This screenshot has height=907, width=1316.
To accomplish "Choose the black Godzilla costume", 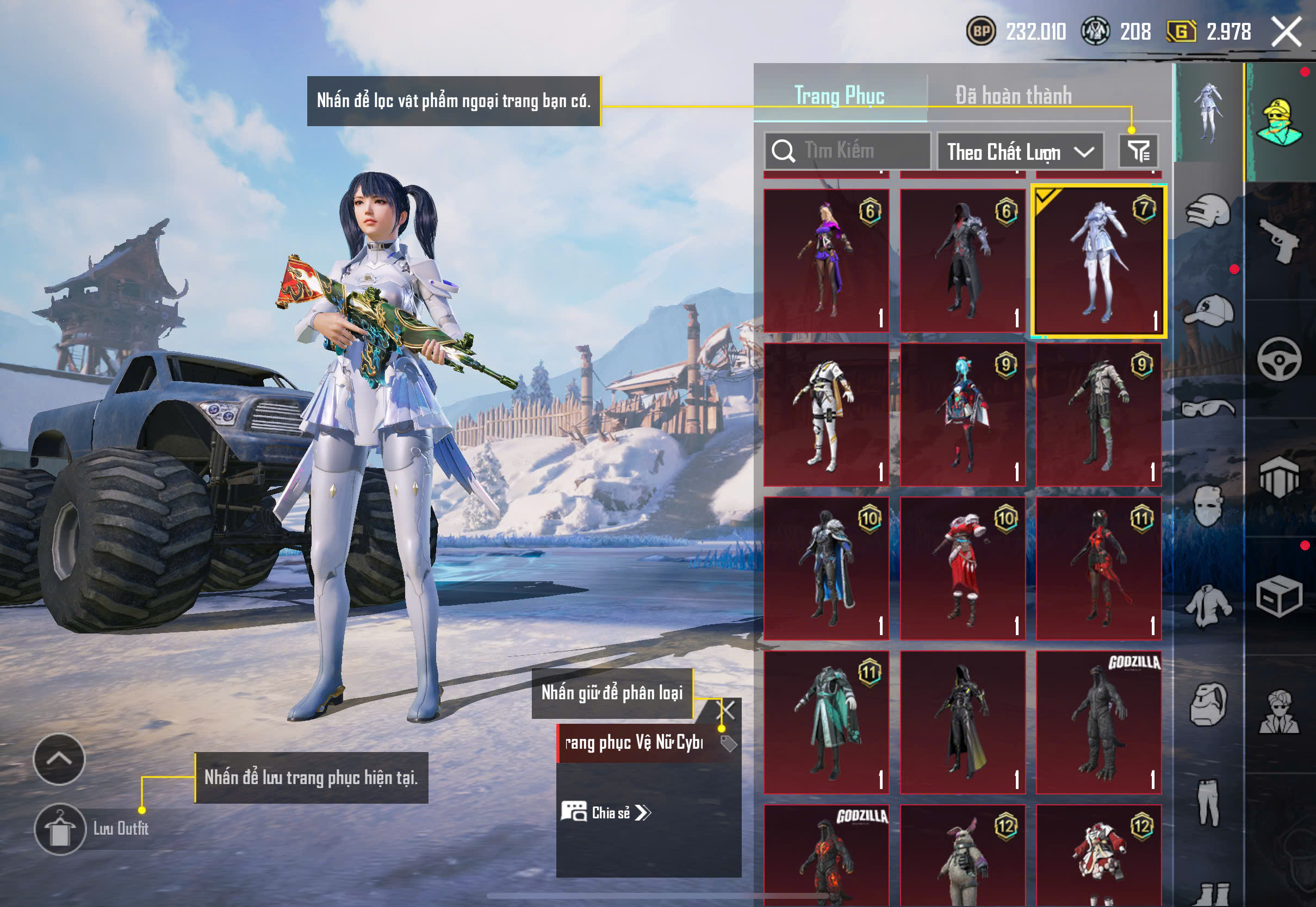I will point(1098,722).
